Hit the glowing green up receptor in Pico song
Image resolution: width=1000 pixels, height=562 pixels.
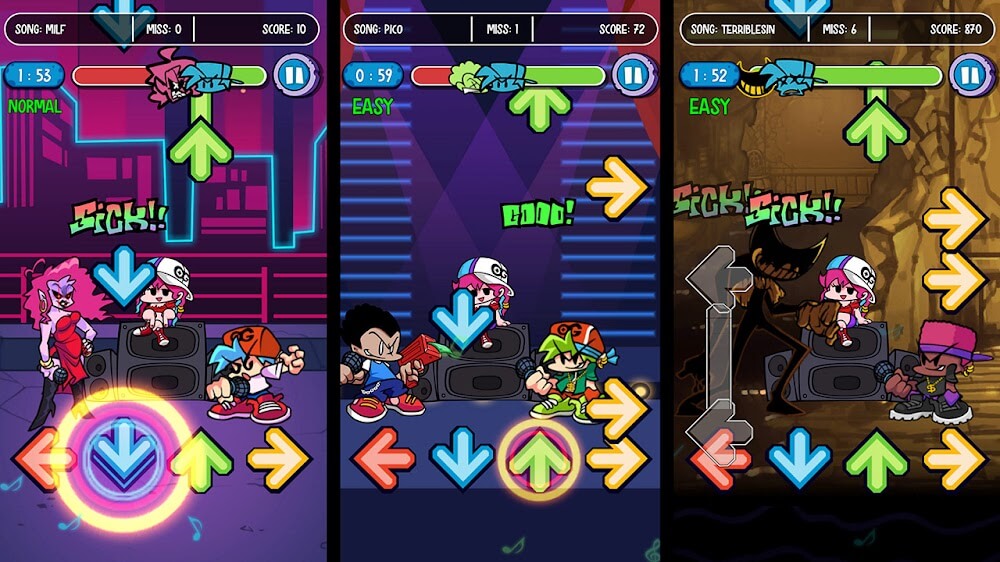coord(540,458)
